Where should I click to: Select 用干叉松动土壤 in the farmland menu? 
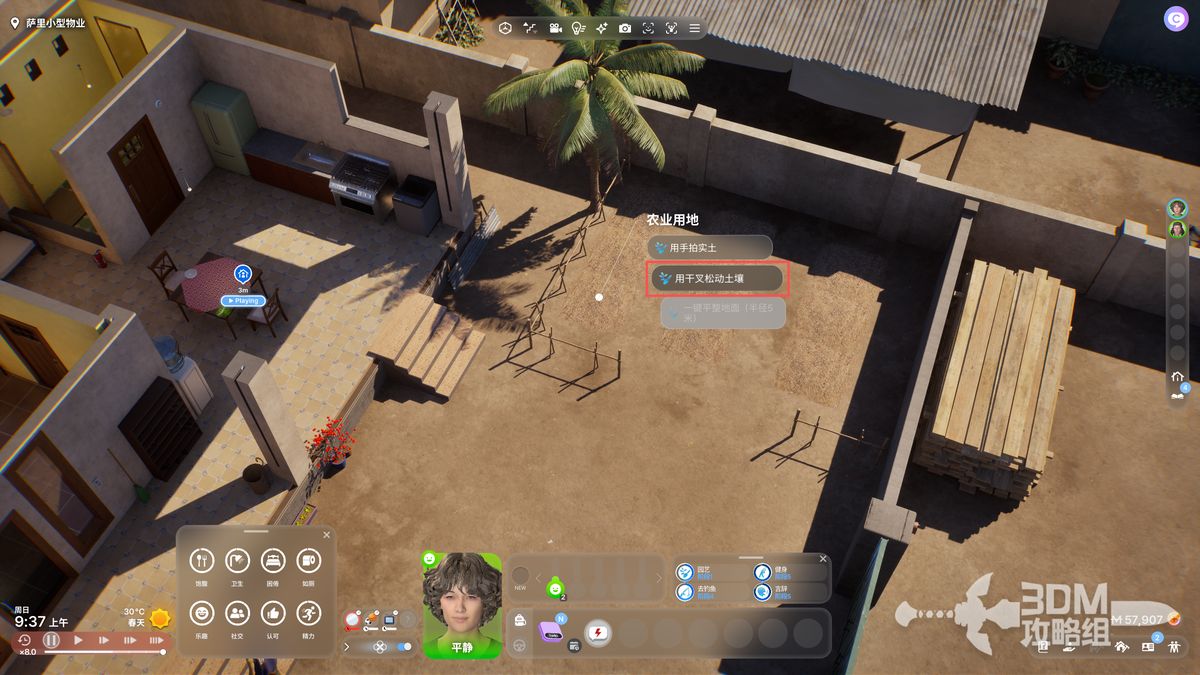pyautogui.click(x=719, y=279)
